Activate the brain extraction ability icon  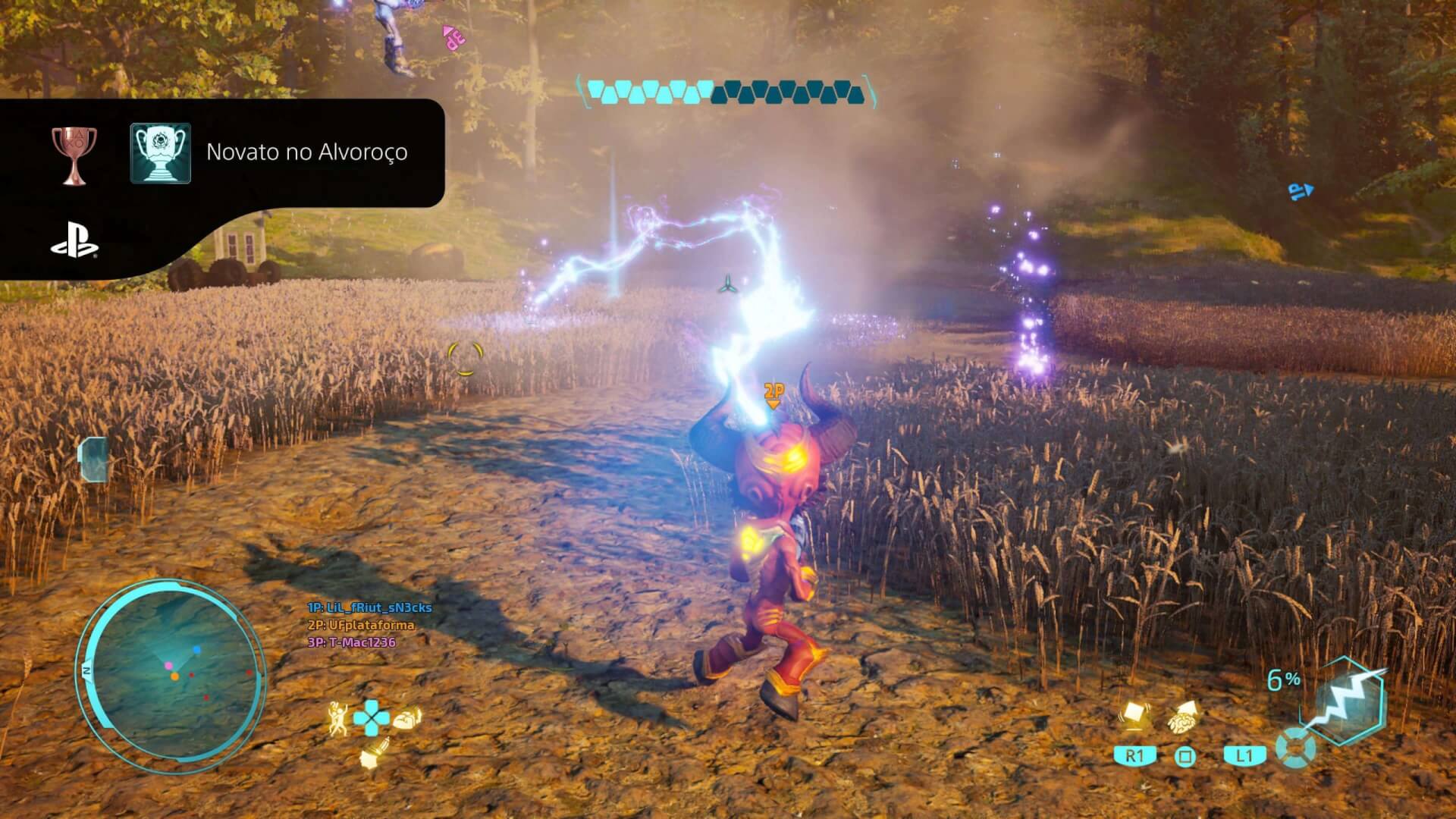pyautogui.click(x=1184, y=717)
